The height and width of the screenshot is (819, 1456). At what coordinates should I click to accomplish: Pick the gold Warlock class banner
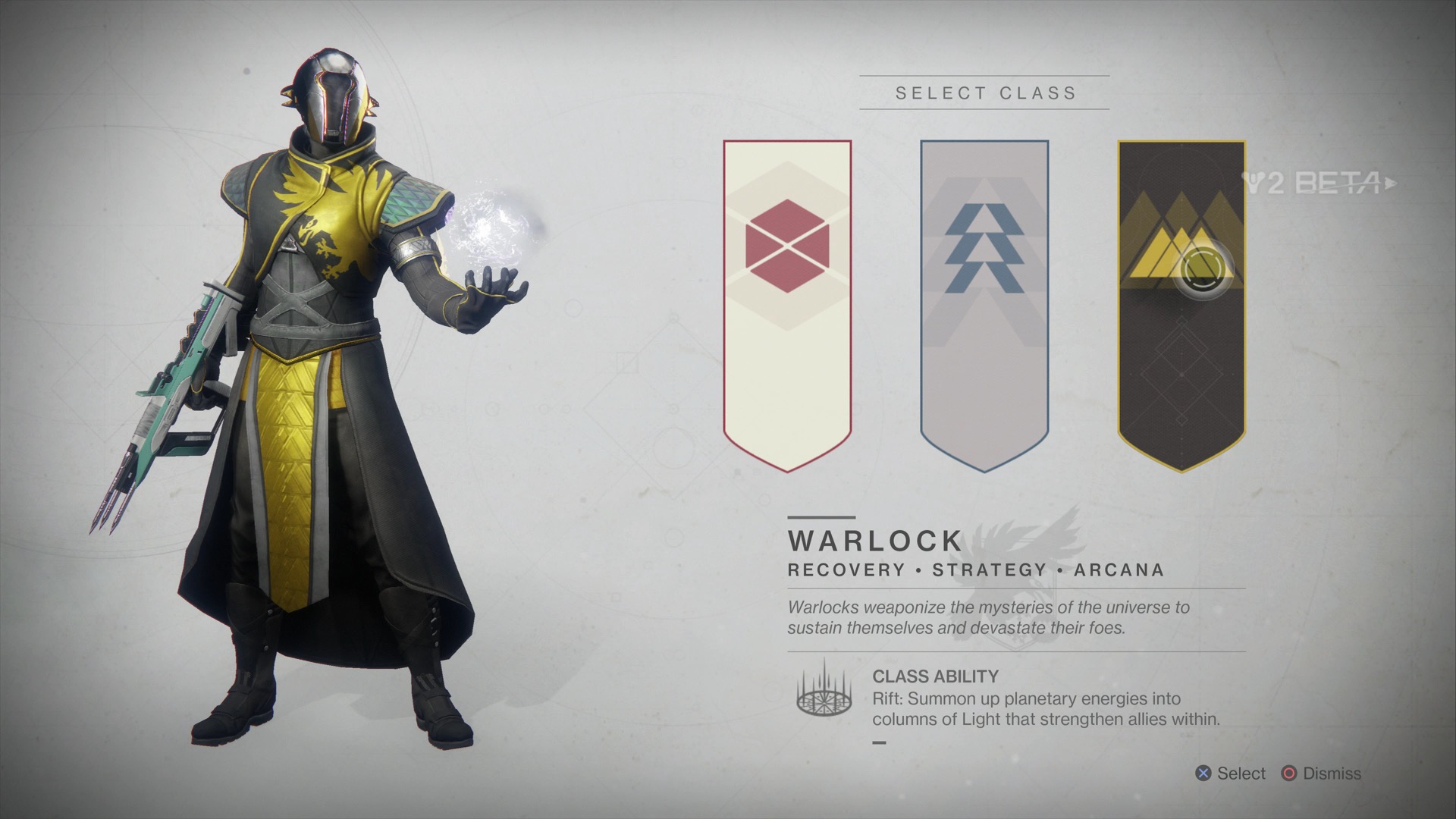[1181, 303]
